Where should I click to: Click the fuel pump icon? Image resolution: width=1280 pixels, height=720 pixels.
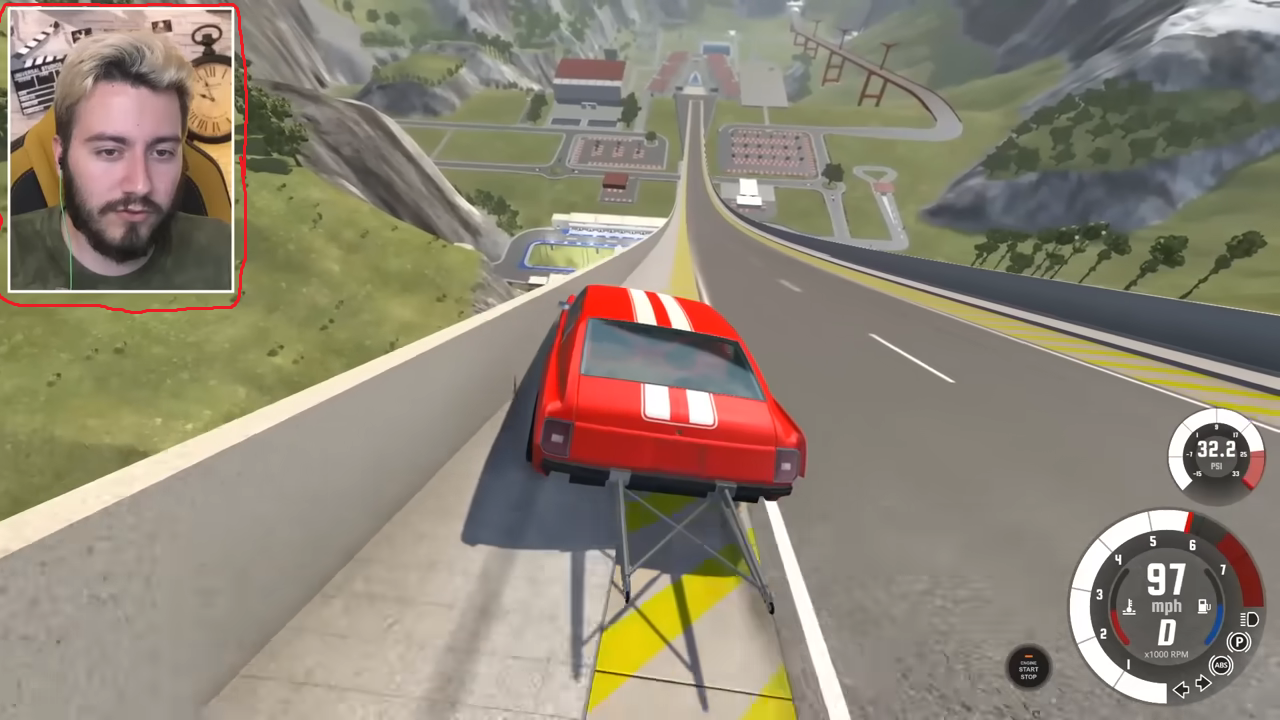tap(1204, 605)
